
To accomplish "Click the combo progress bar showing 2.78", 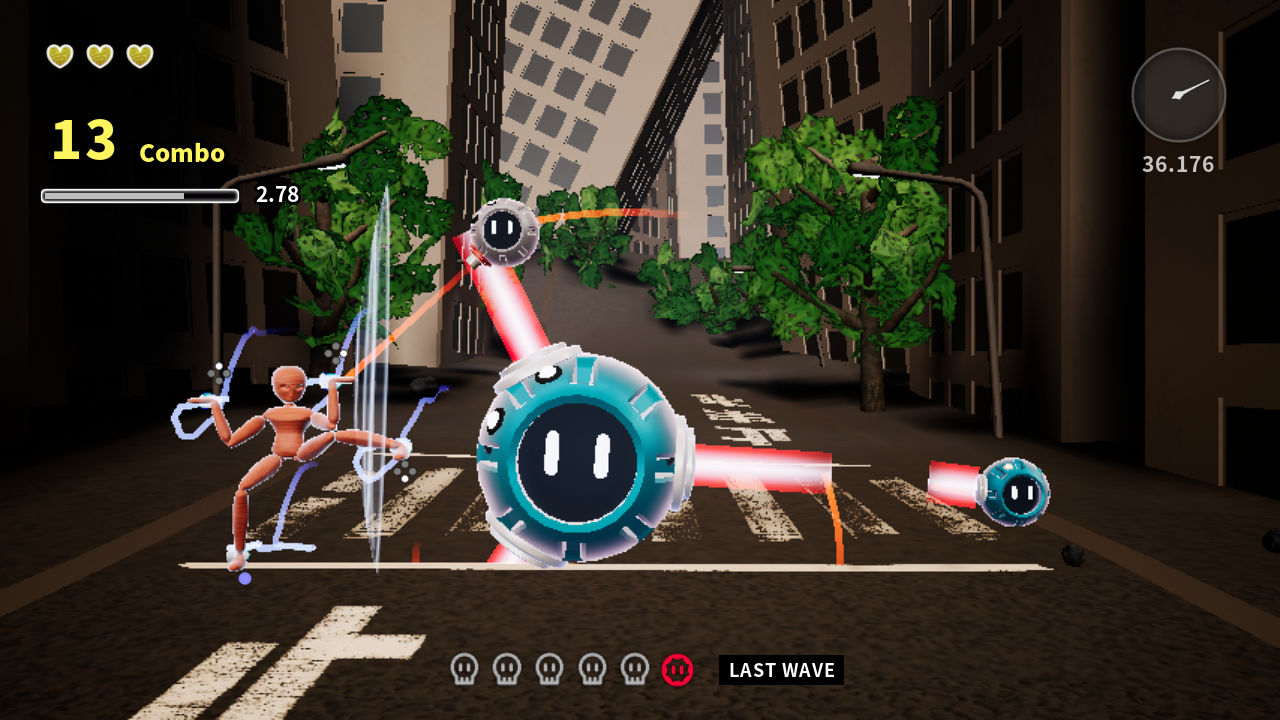I will click(x=140, y=196).
